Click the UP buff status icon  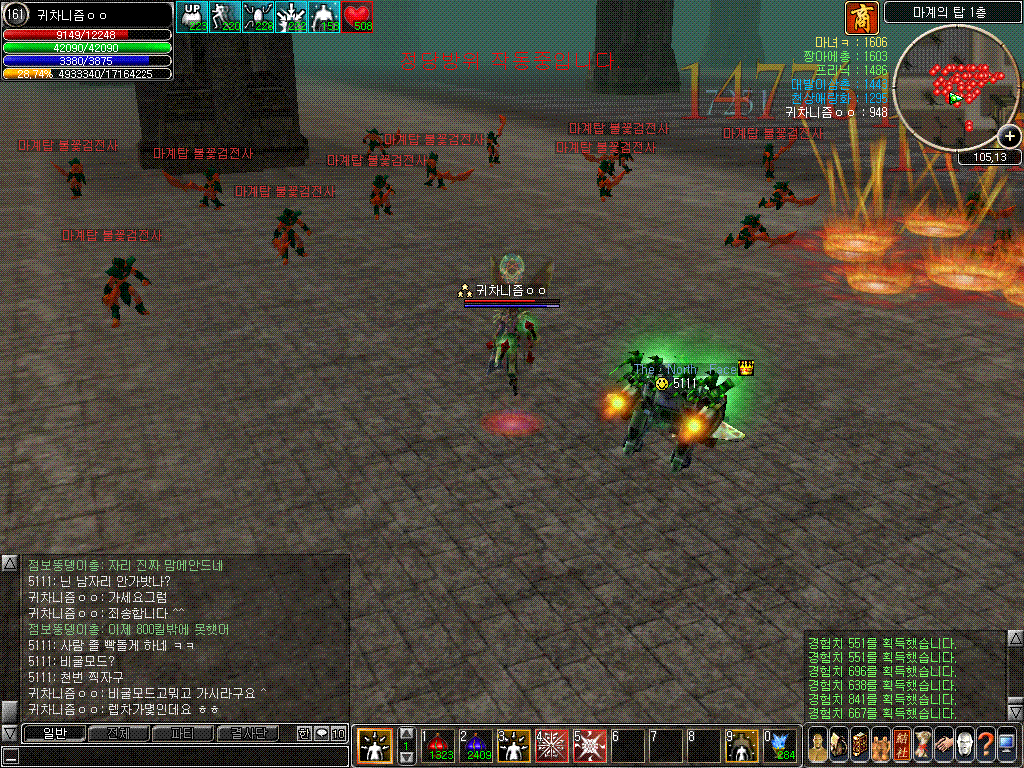click(x=192, y=17)
